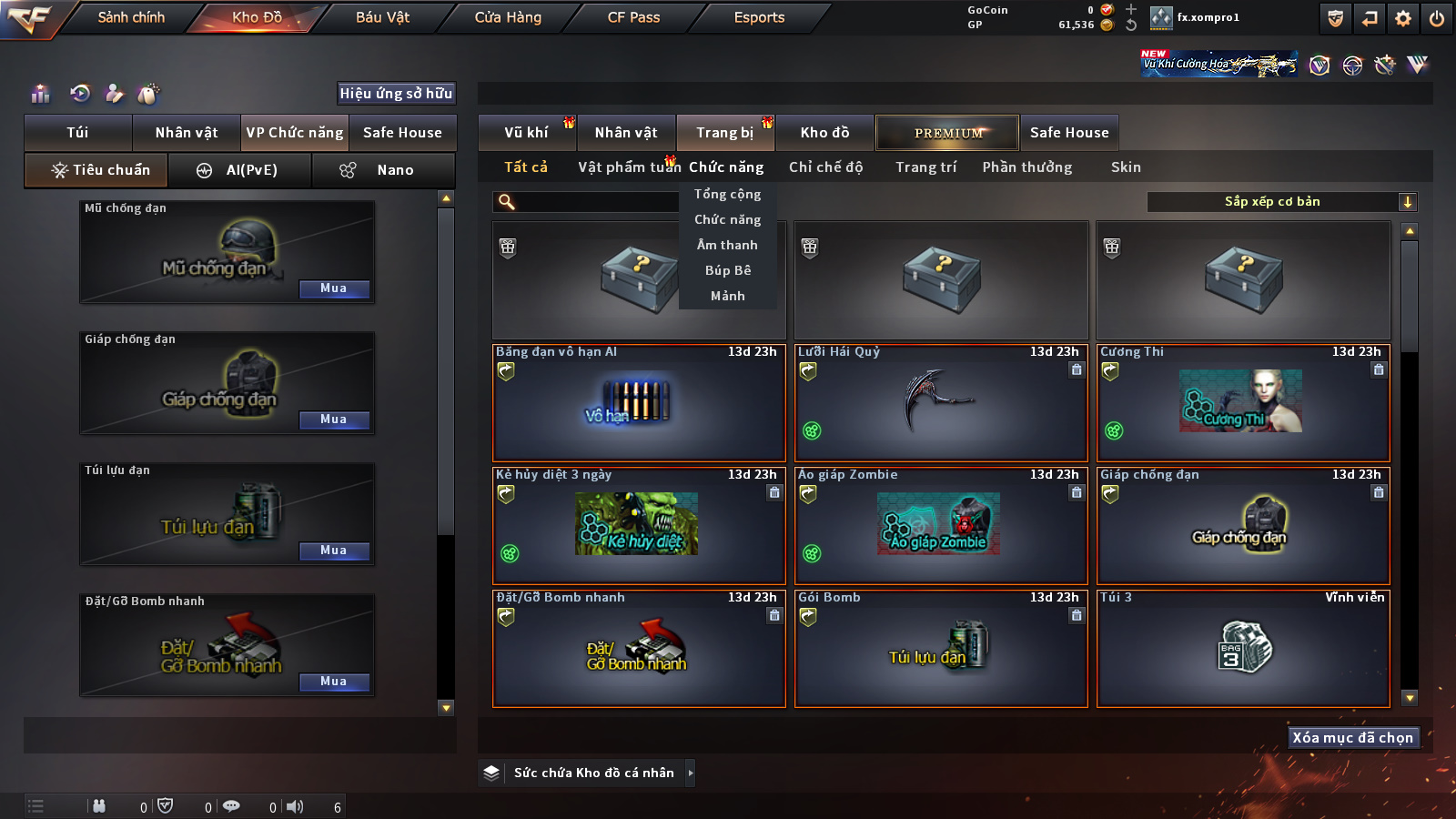Buy the Túi lựu đạn item
Viewport: 1456px width, 819px height.
(x=334, y=551)
